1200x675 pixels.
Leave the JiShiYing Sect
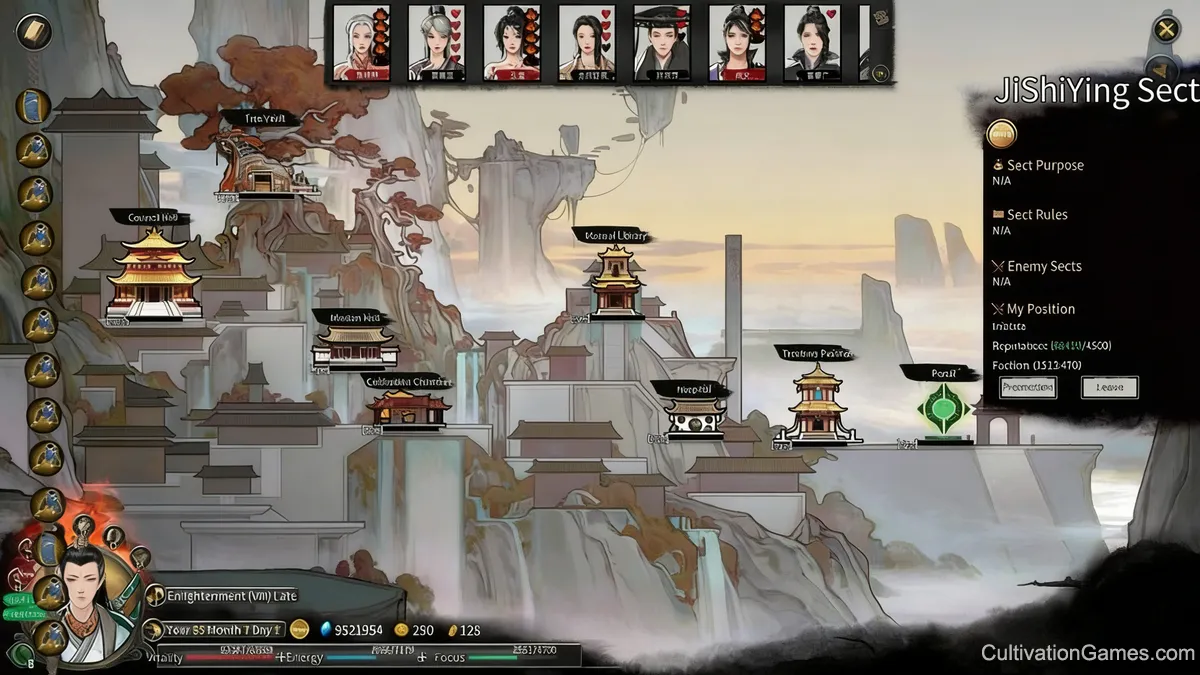1109,387
